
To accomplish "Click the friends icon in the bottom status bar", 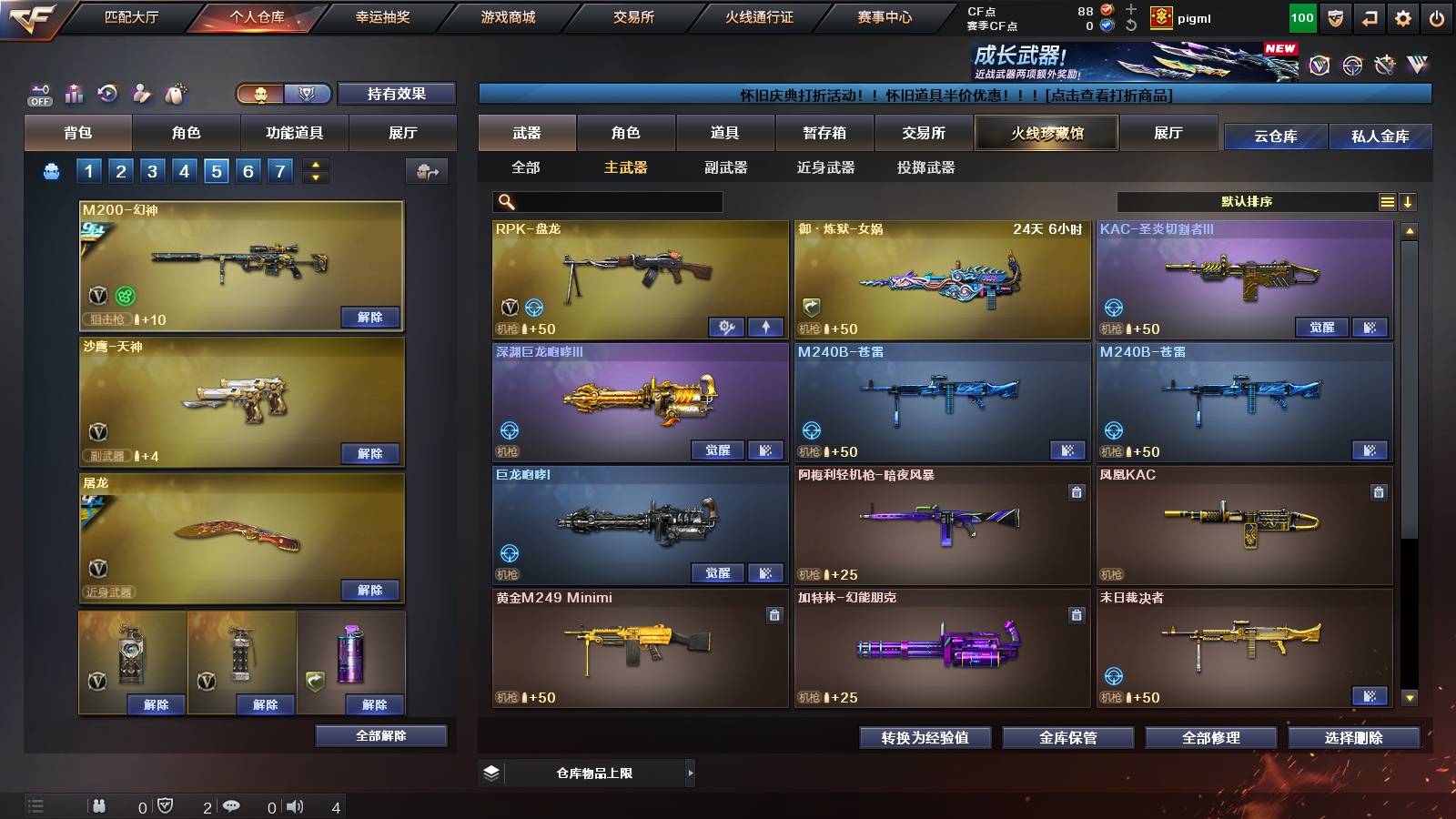I will (100, 805).
